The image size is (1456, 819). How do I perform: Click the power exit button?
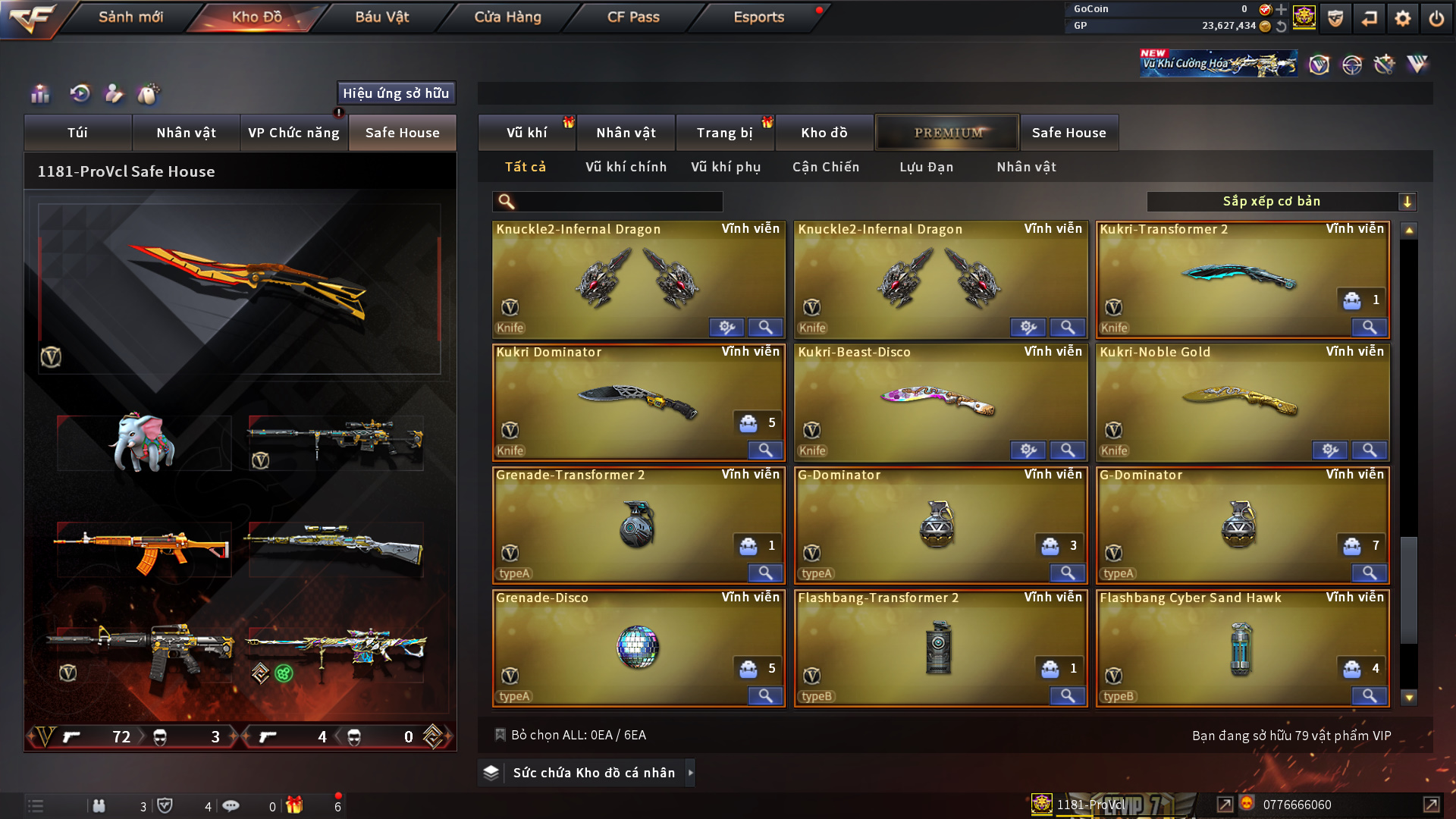point(1436,18)
